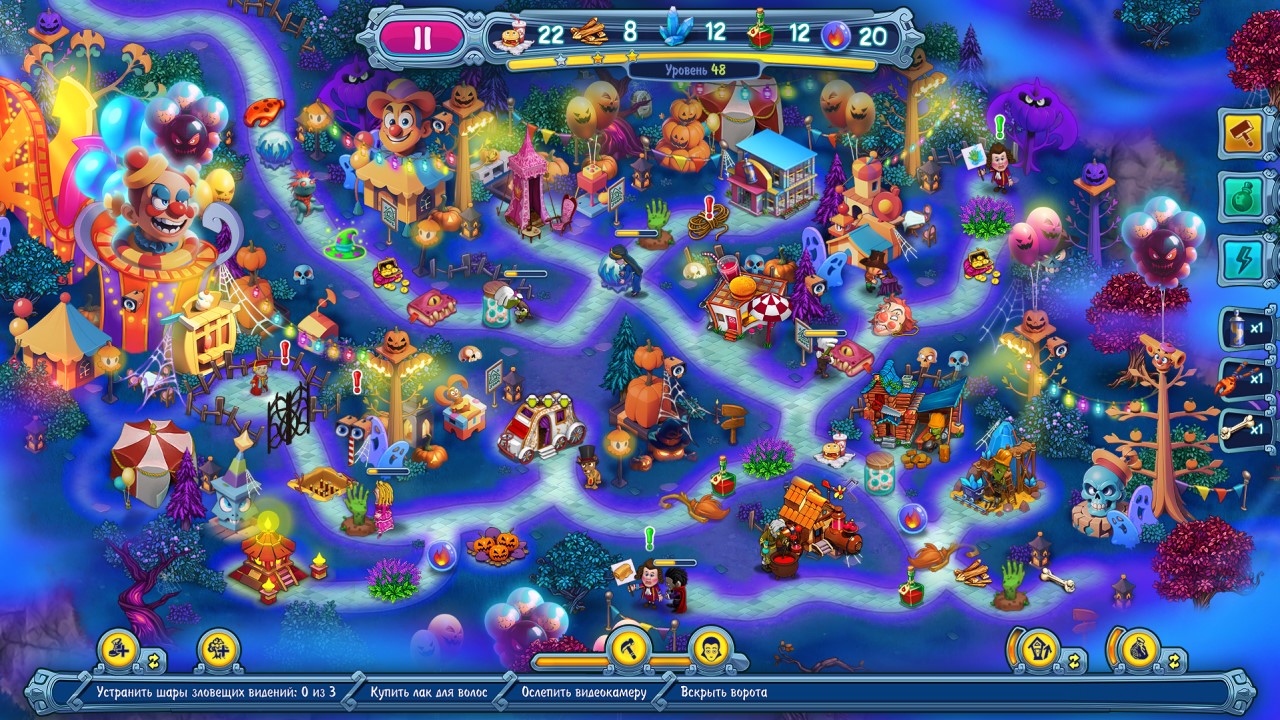Select the vampire character portrait
This screenshot has width=1280, height=720.
click(711, 648)
